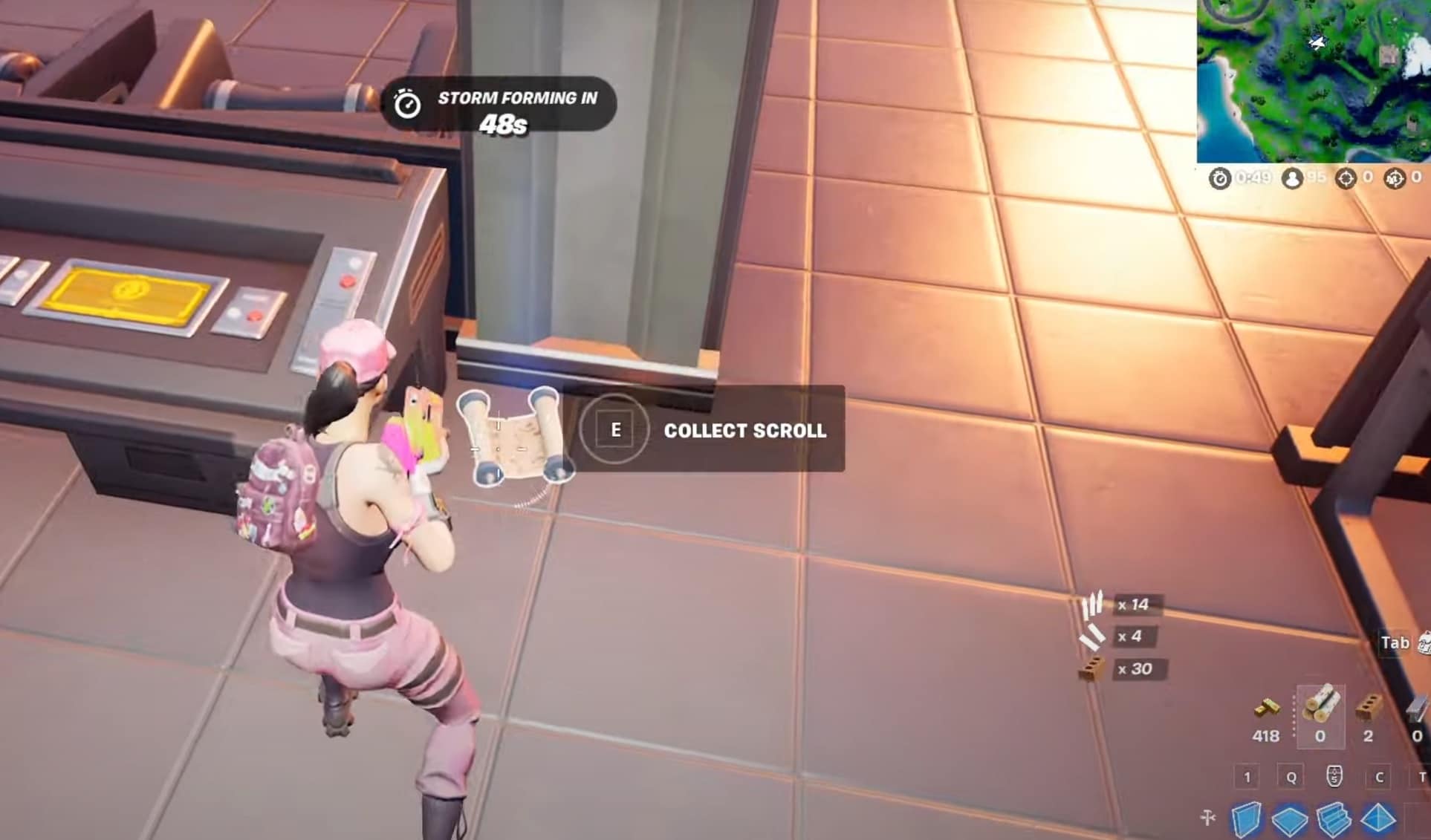The image size is (1431, 840).
Task: Open the minimap in the corner
Action: tap(1314, 80)
